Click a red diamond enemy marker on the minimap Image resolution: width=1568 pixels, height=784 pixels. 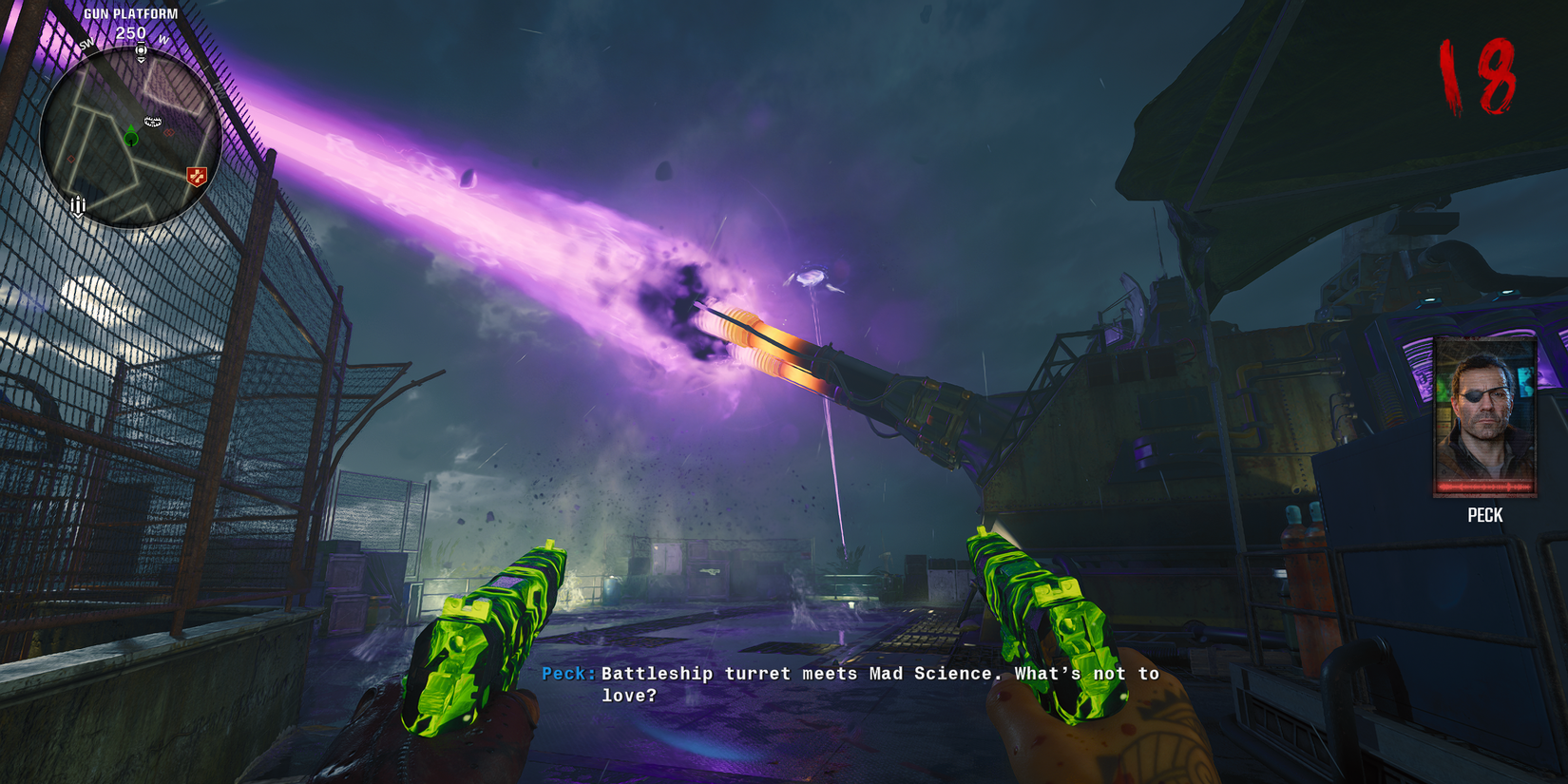[168, 132]
